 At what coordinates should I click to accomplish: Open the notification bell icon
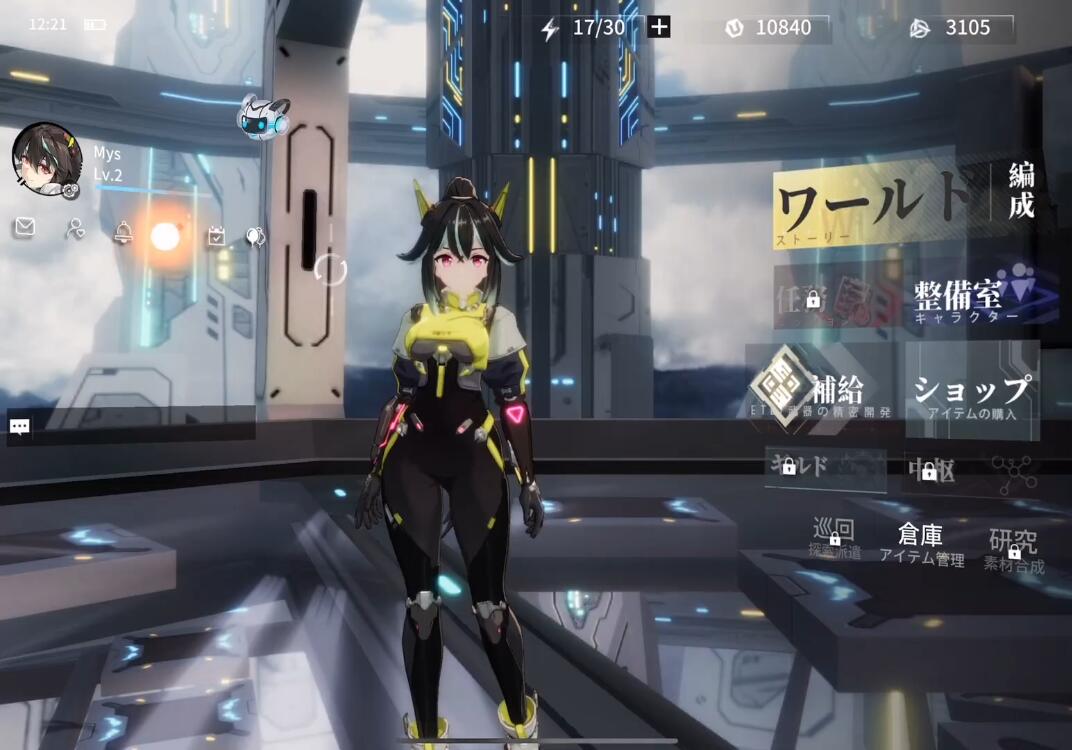(123, 233)
